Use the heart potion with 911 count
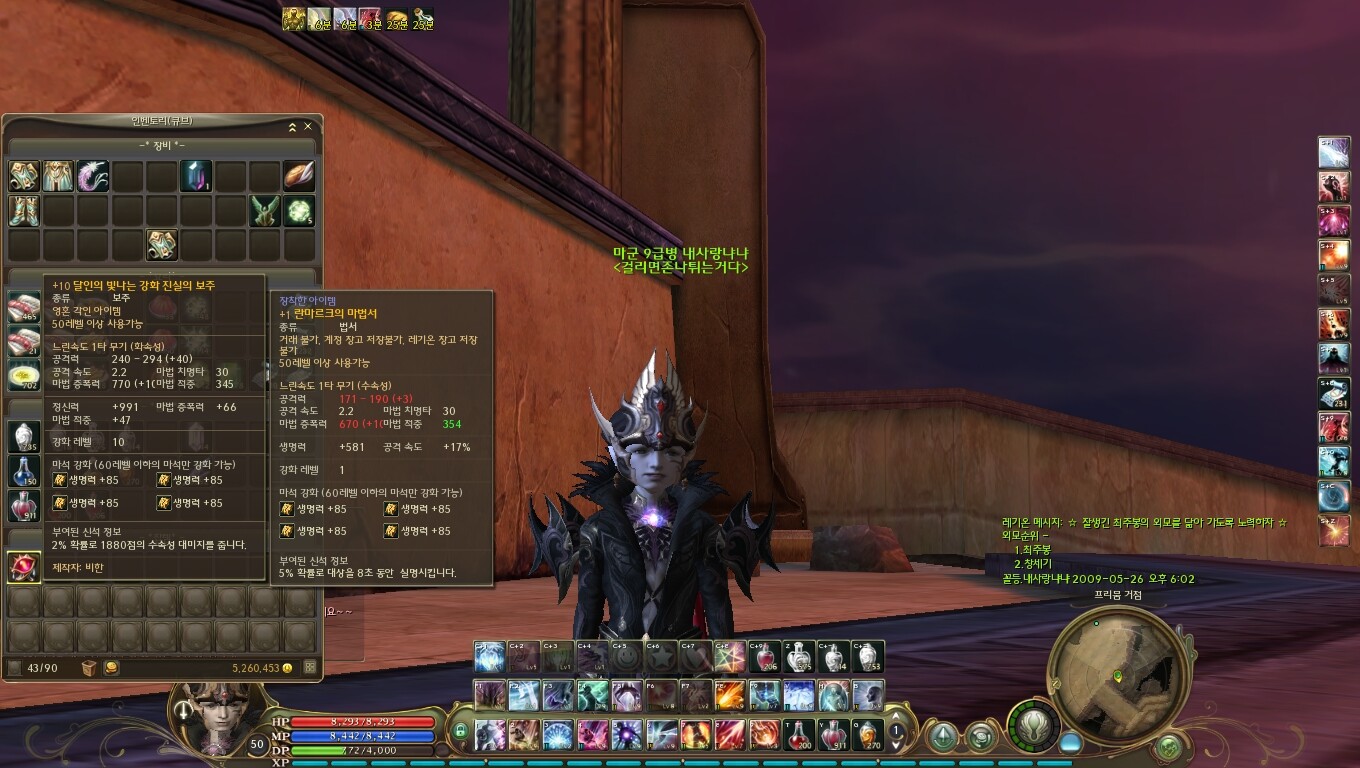The width and height of the screenshot is (1360, 768). coord(834,735)
